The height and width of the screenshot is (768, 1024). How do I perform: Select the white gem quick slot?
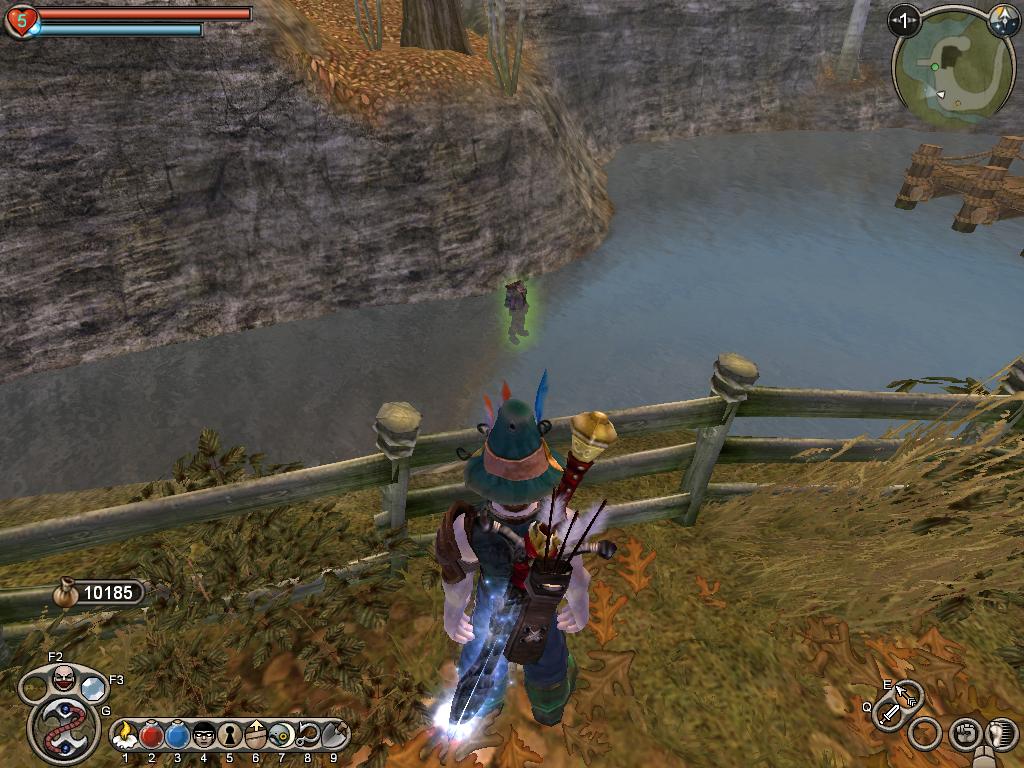tap(93, 688)
